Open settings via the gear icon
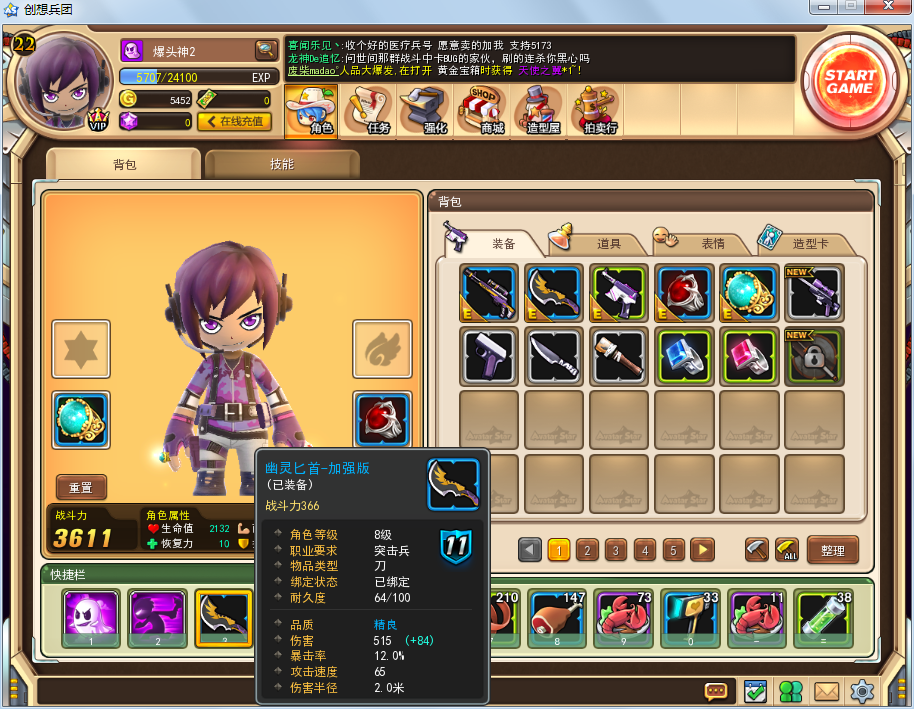This screenshot has height=709, width=914. click(x=861, y=691)
